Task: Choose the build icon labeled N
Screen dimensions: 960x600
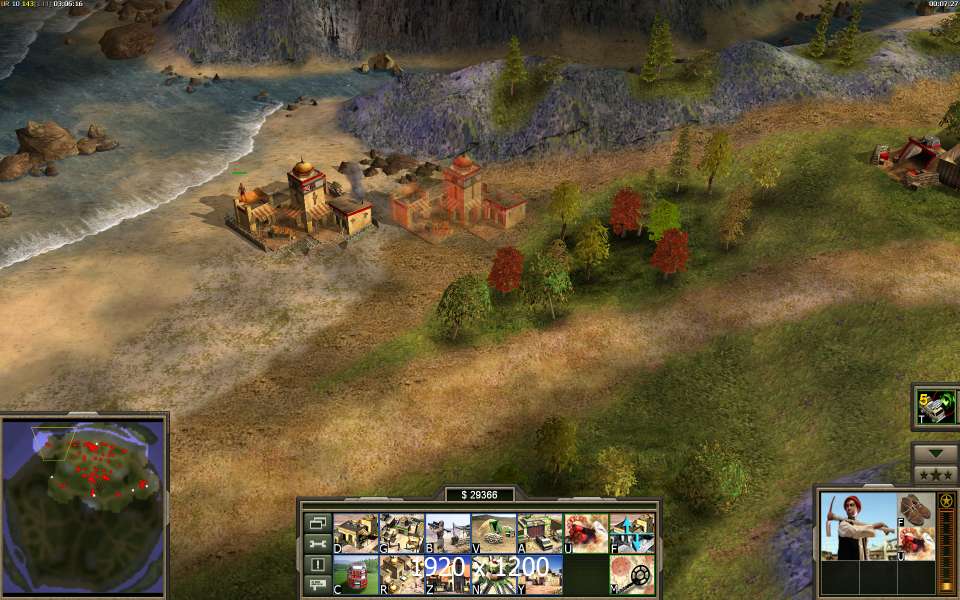Action: (x=493, y=575)
